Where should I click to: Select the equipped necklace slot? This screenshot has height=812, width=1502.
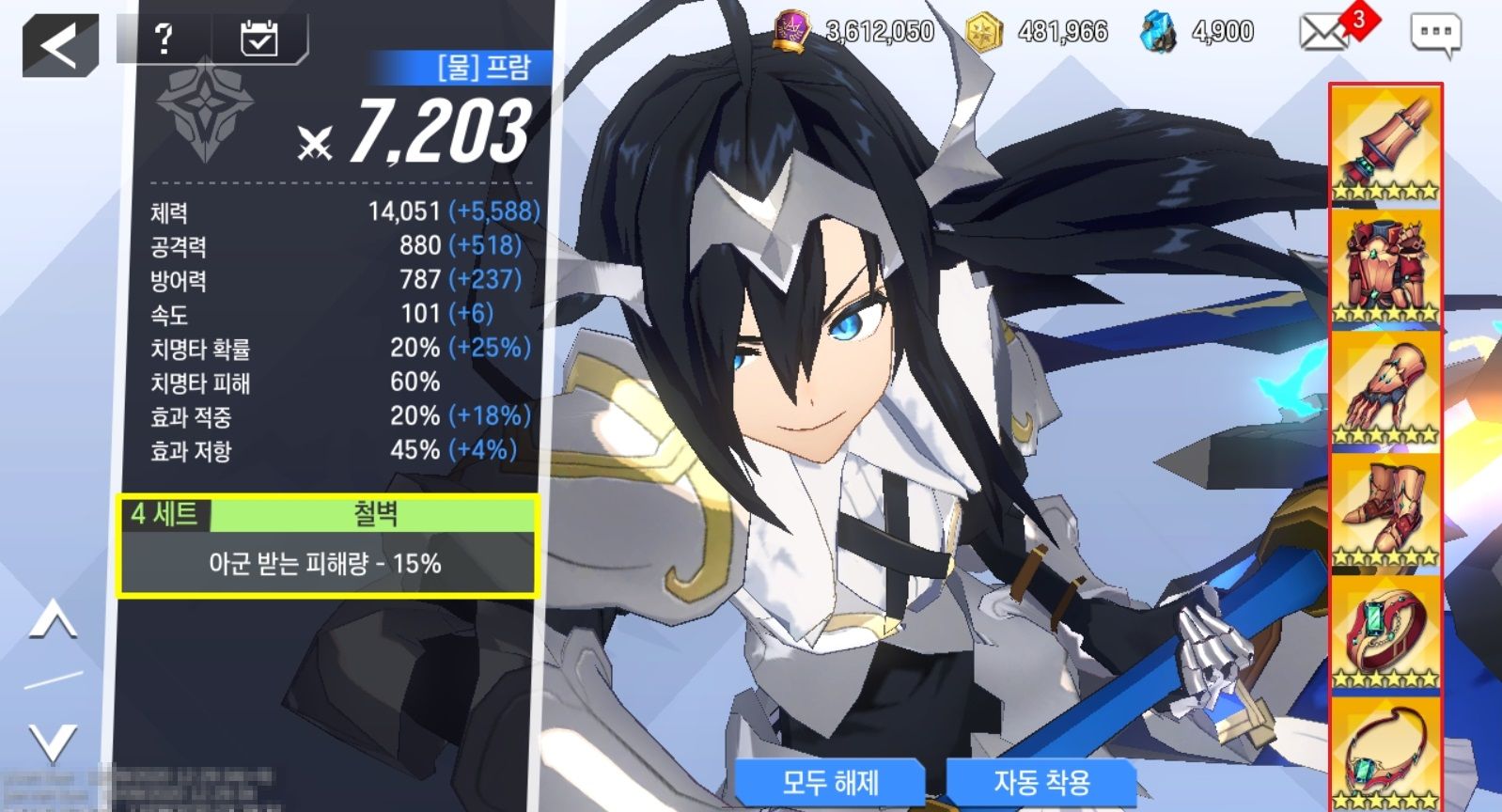tap(1385, 754)
